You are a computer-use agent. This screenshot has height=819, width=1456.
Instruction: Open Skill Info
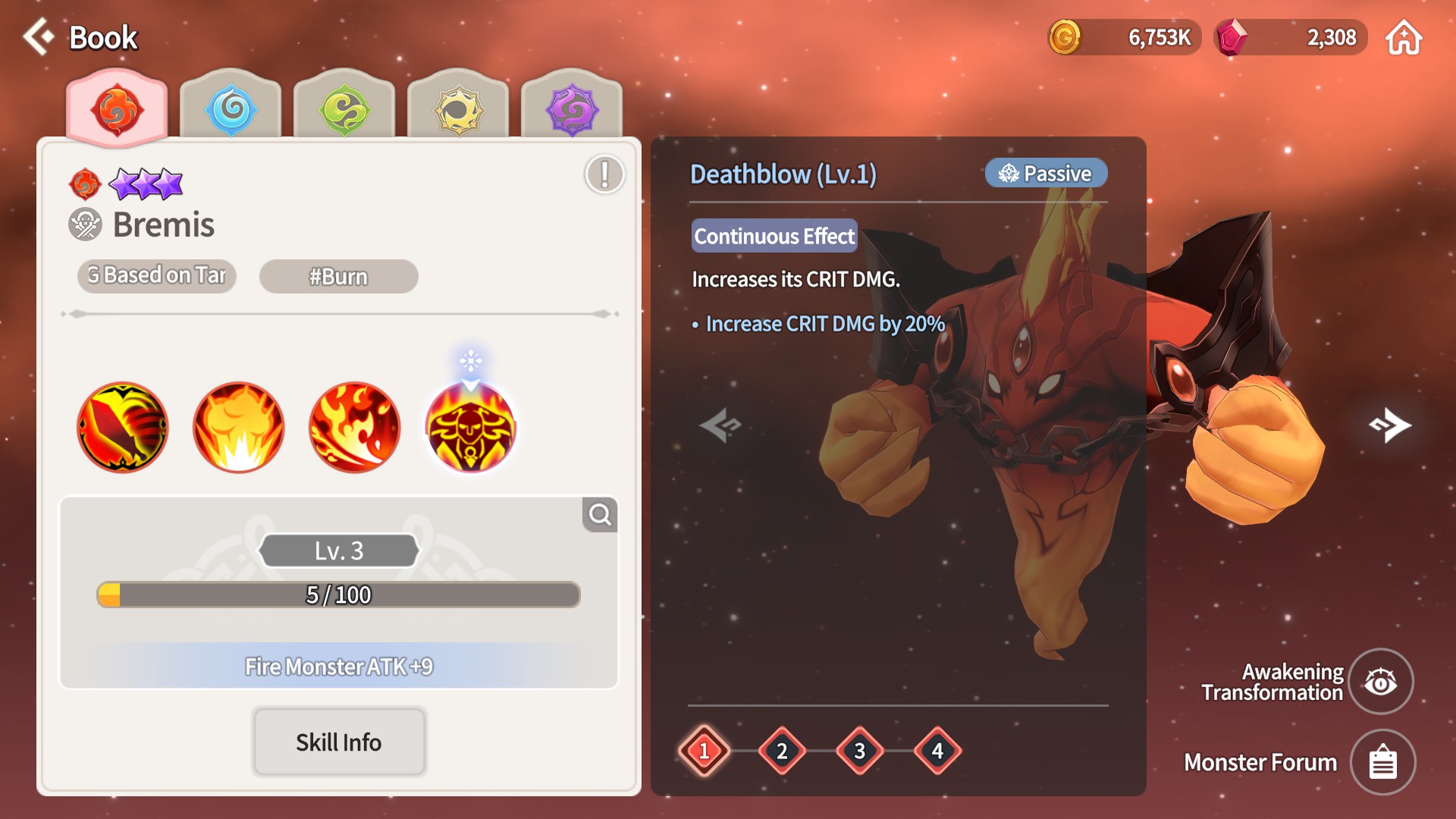point(338,742)
